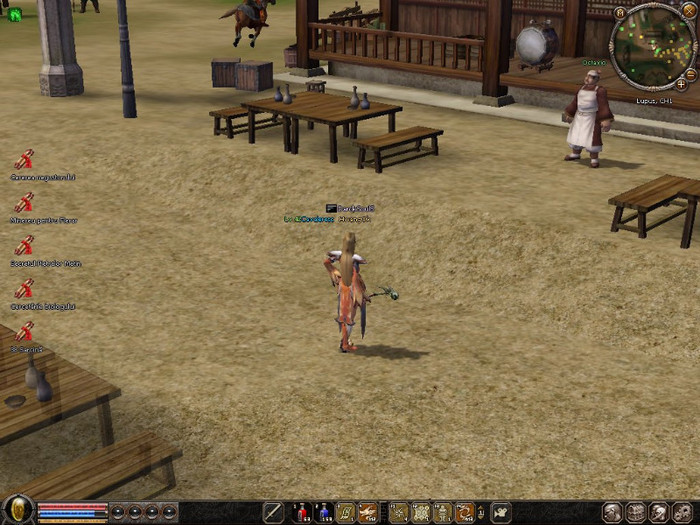Open the Secretul Pietrelor Metin quest scroll
This screenshot has width=700, height=525.
tap(23, 246)
